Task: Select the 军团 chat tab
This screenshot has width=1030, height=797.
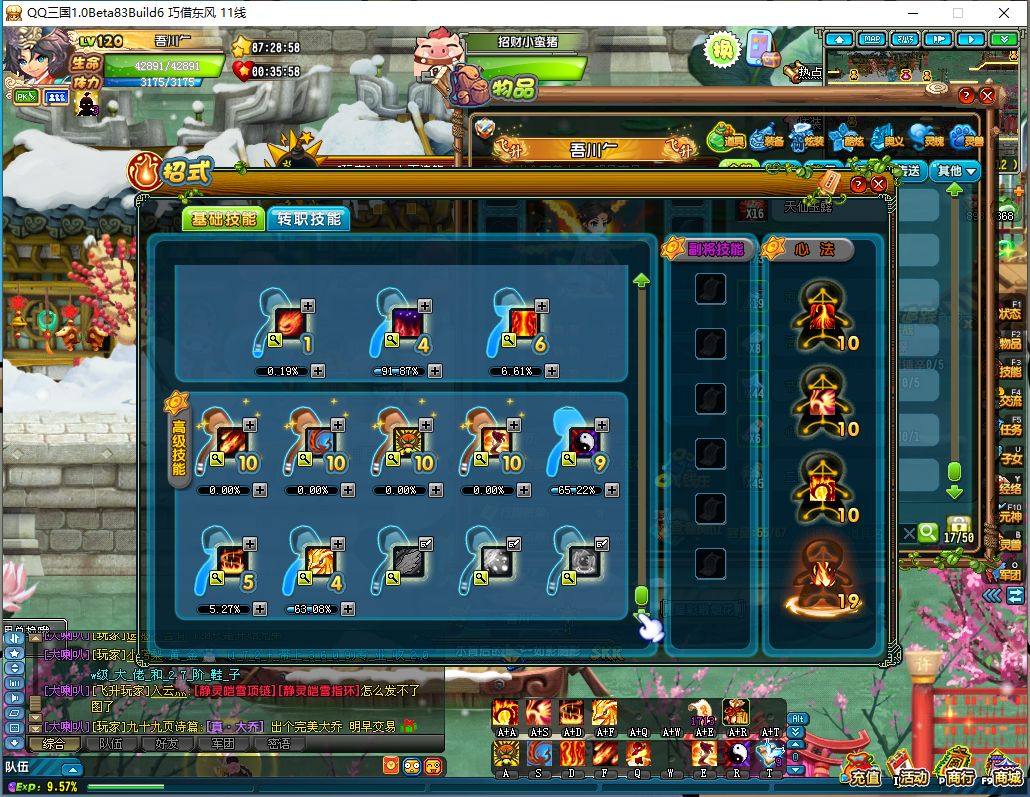Action: pyautogui.click(x=222, y=743)
